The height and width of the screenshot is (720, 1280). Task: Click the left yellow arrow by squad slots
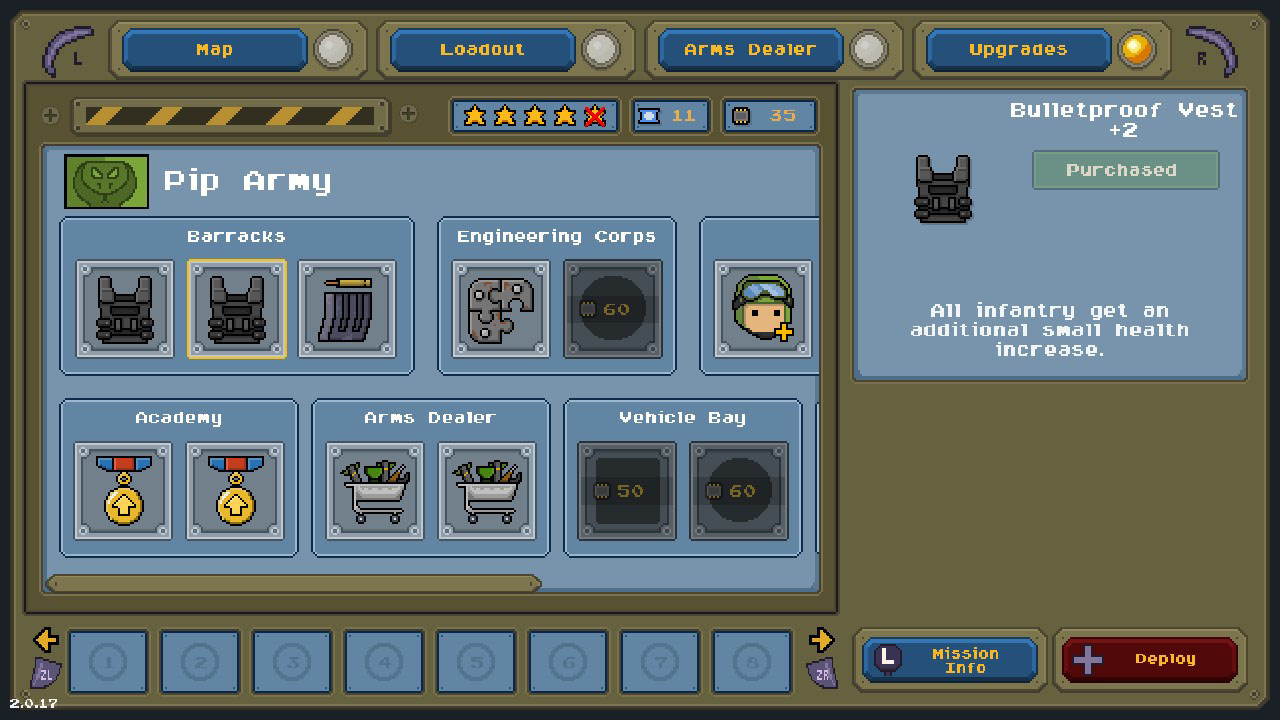point(45,639)
